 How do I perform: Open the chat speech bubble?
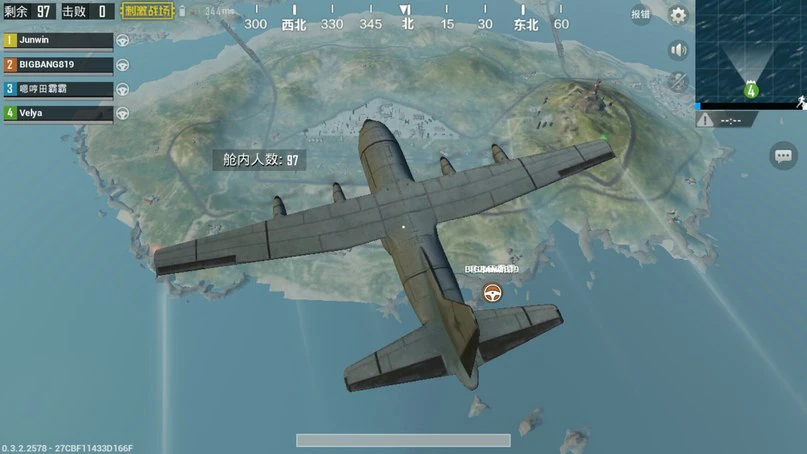783,155
